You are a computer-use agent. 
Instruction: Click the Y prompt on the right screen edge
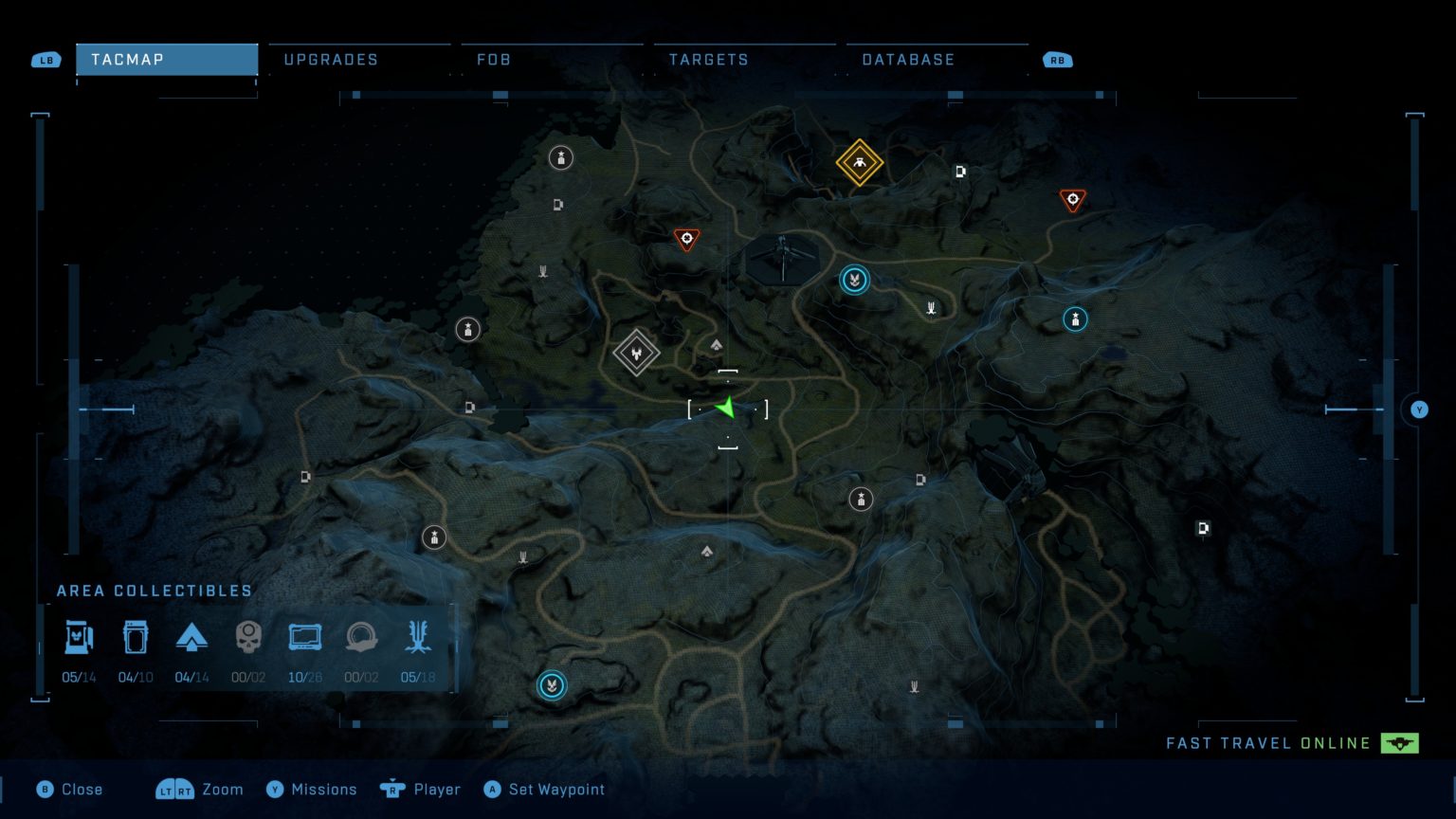coord(1419,409)
